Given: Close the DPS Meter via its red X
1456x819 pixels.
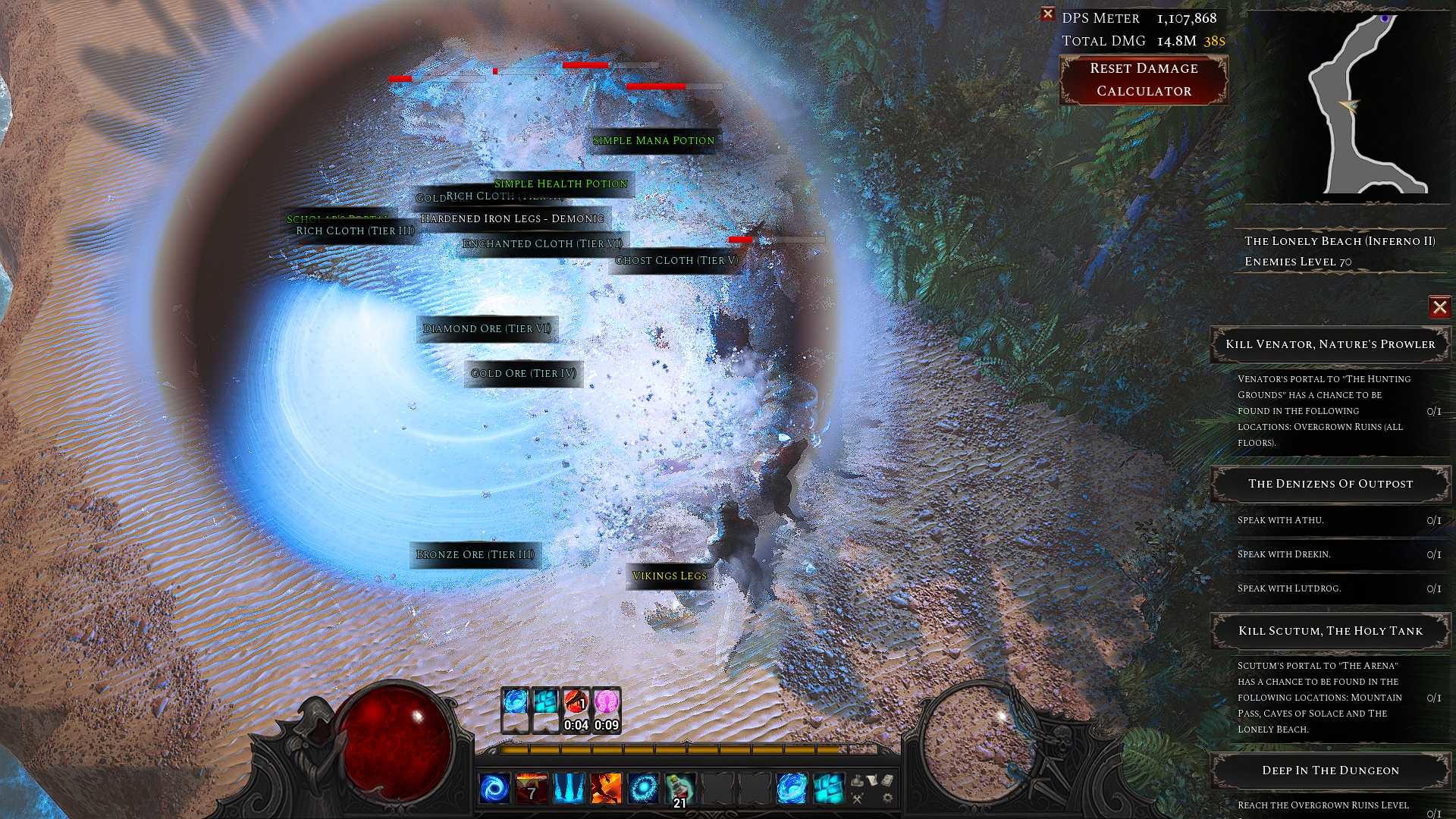Looking at the screenshot, I should click(x=1048, y=14).
